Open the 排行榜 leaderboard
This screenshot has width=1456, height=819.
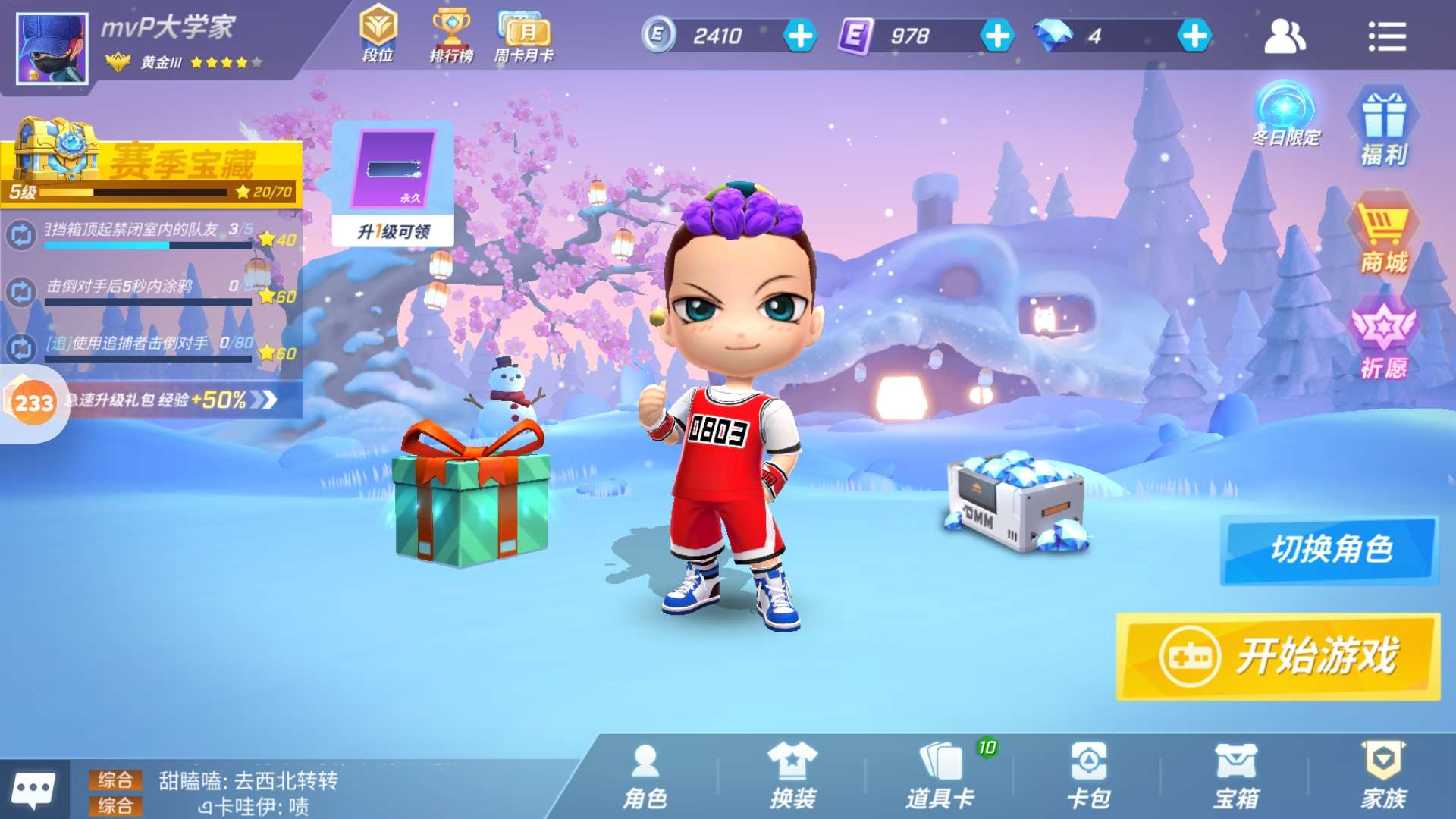[451, 35]
